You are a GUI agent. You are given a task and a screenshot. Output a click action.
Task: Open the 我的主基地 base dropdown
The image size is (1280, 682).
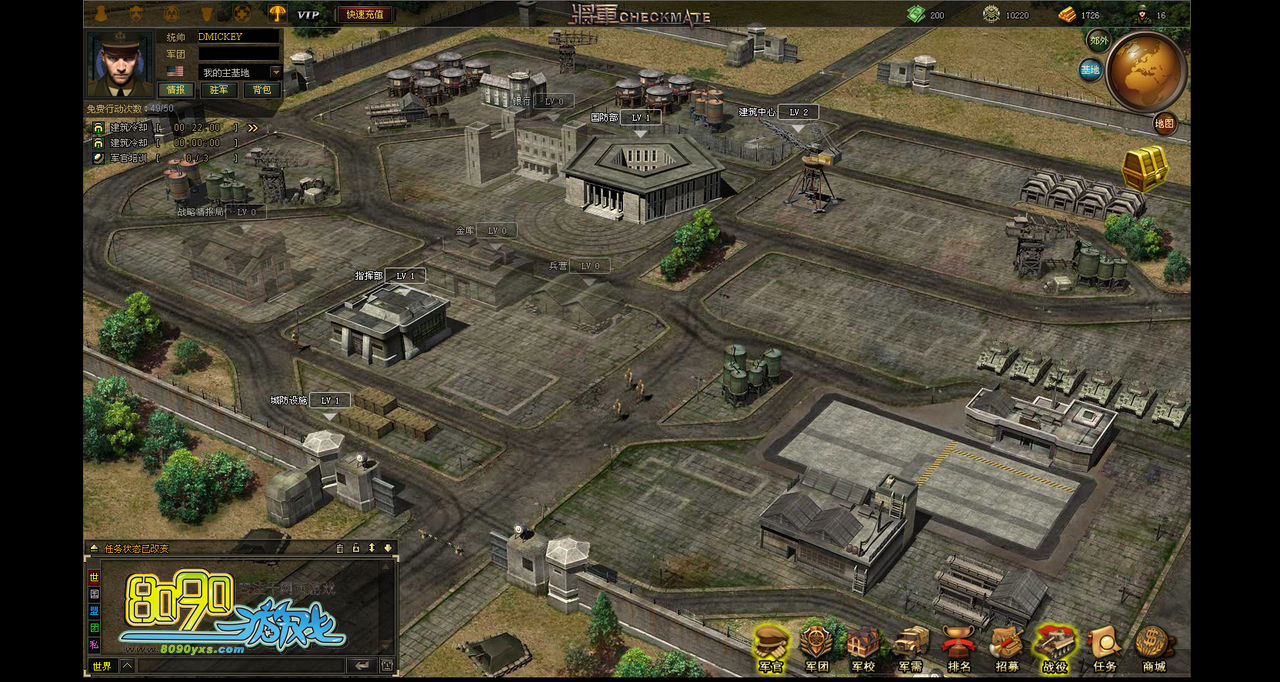[276, 72]
